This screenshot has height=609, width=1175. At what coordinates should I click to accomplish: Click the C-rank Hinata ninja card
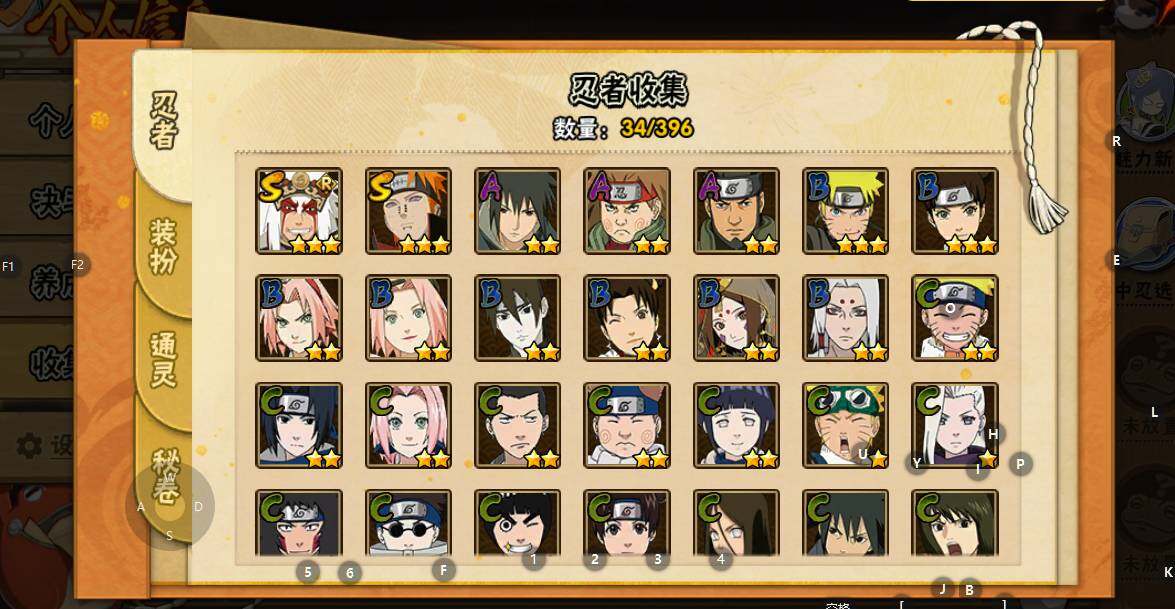click(736, 426)
